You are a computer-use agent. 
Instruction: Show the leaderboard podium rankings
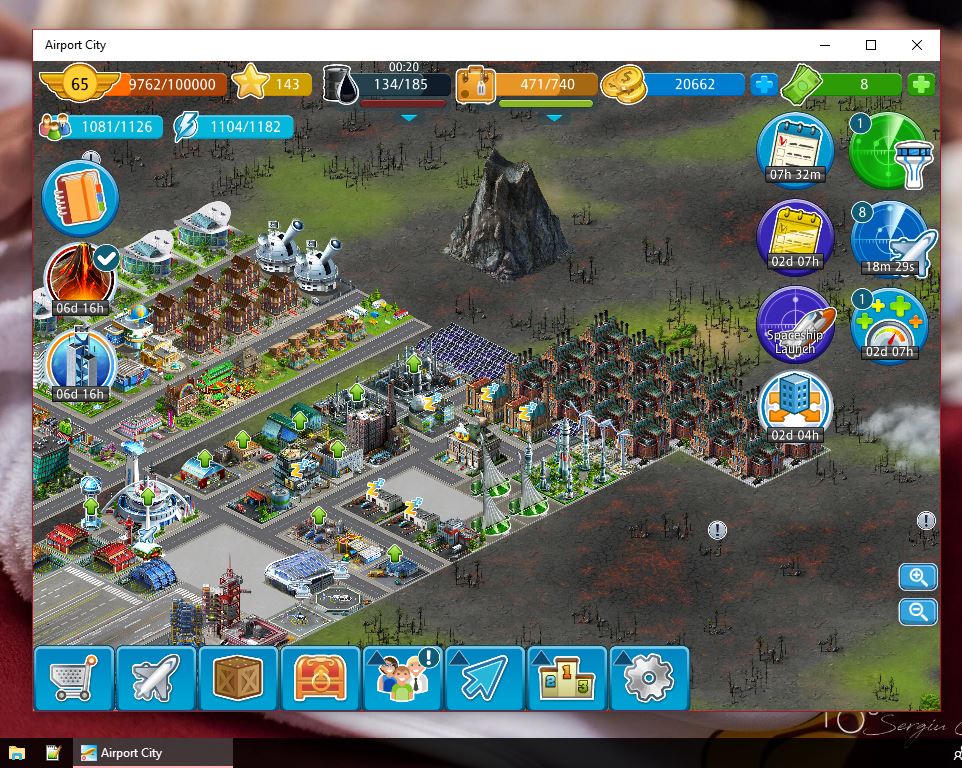click(566, 678)
